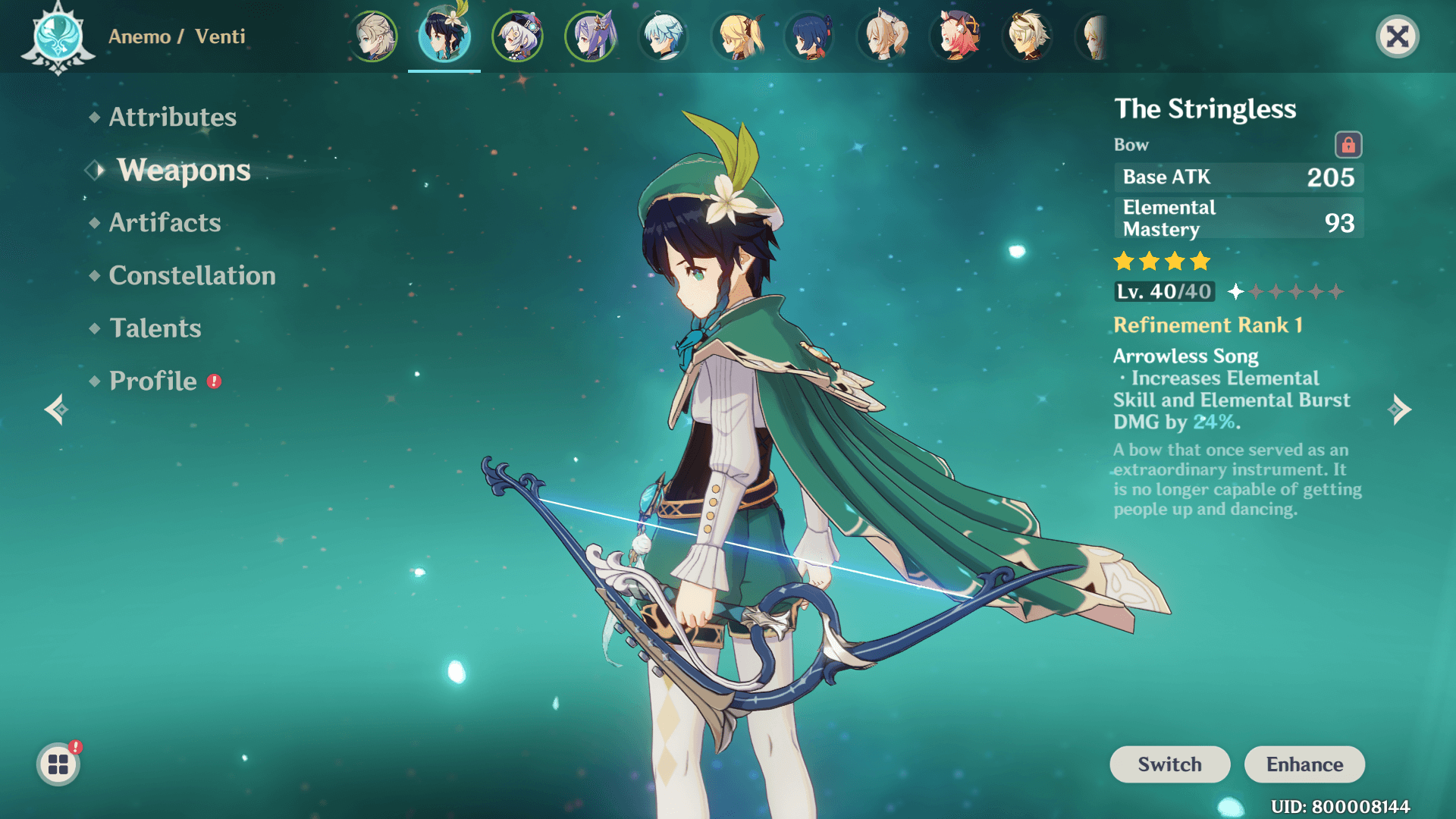Screen dimensions: 1456x819
Task: Open the Talents page
Action: pos(155,328)
